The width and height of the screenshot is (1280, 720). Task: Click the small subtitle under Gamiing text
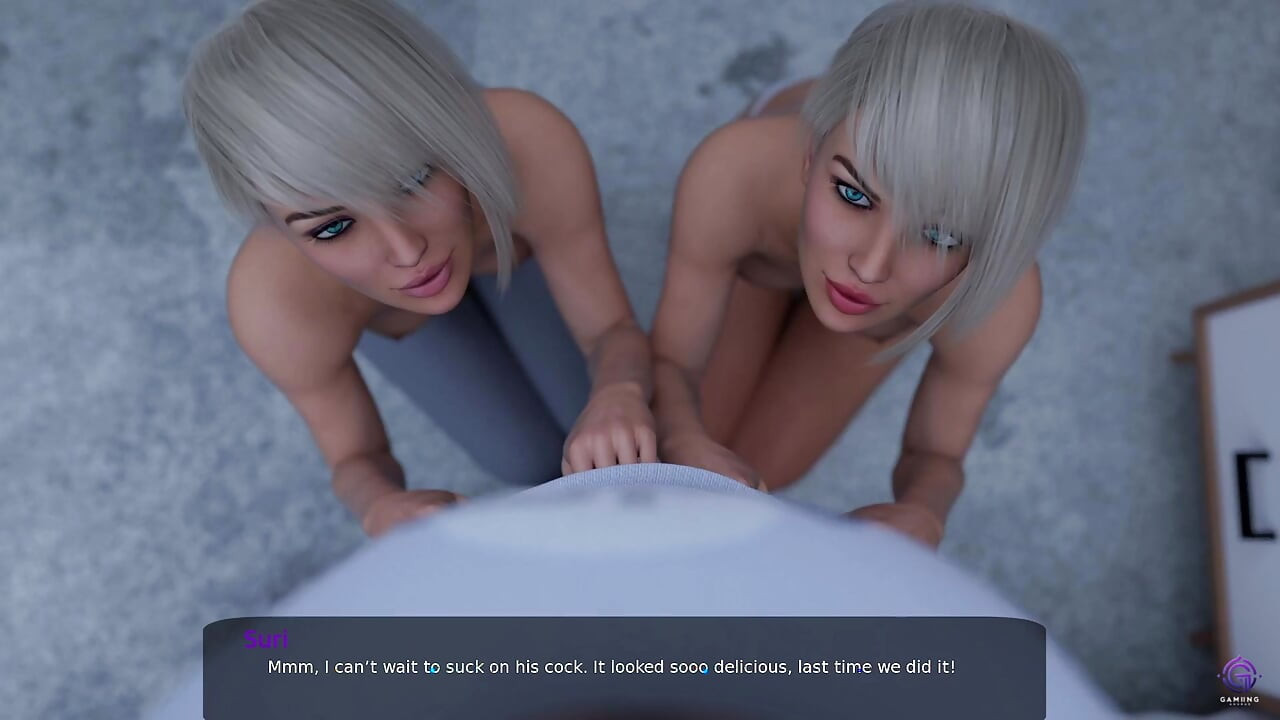(x=1240, y=704)
